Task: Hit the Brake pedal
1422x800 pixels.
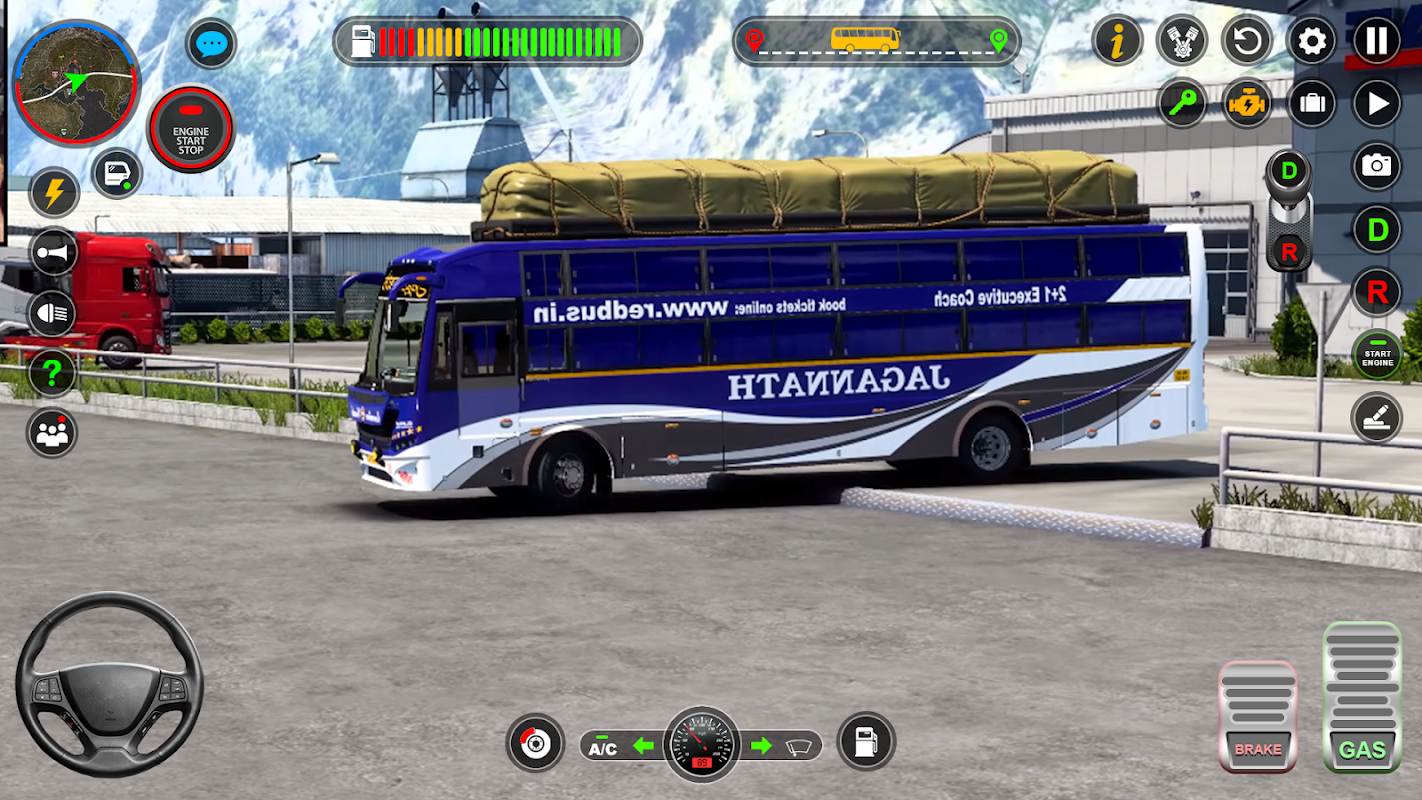Action: tap(1258, 716)
